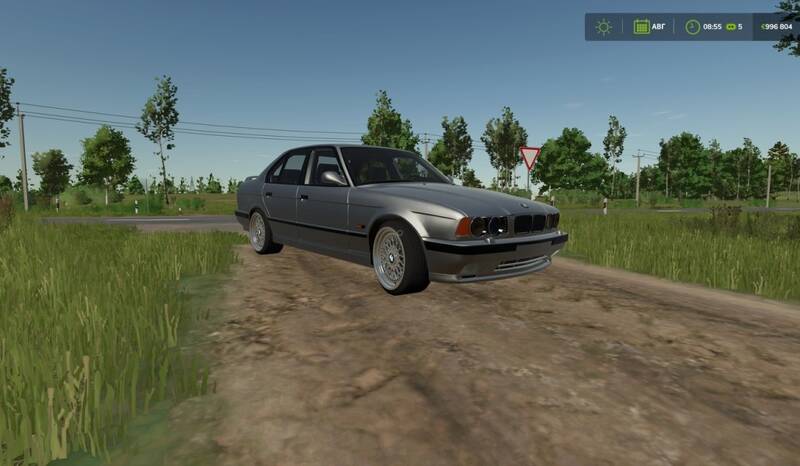Open the calendar icon showing АВГ

(642, 27)
